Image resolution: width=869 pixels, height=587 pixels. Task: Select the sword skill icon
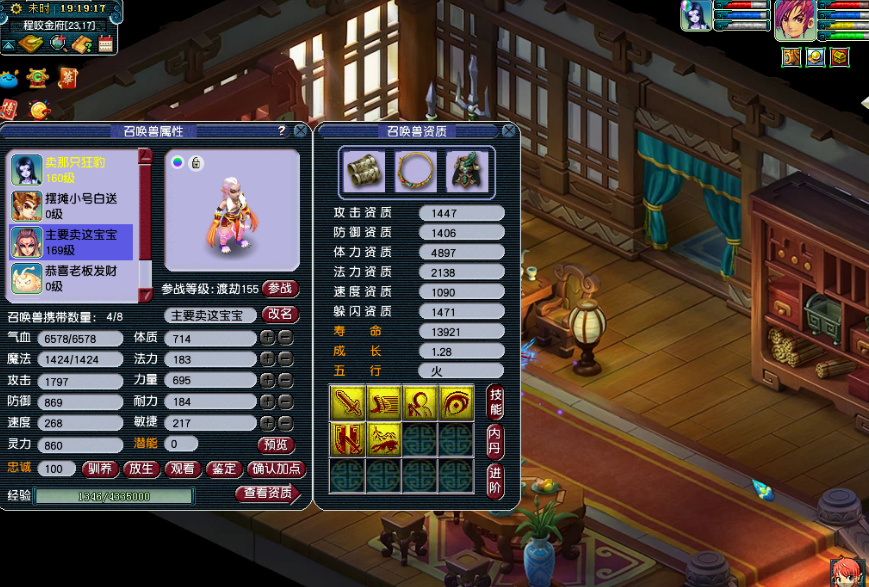pos(346,401)
